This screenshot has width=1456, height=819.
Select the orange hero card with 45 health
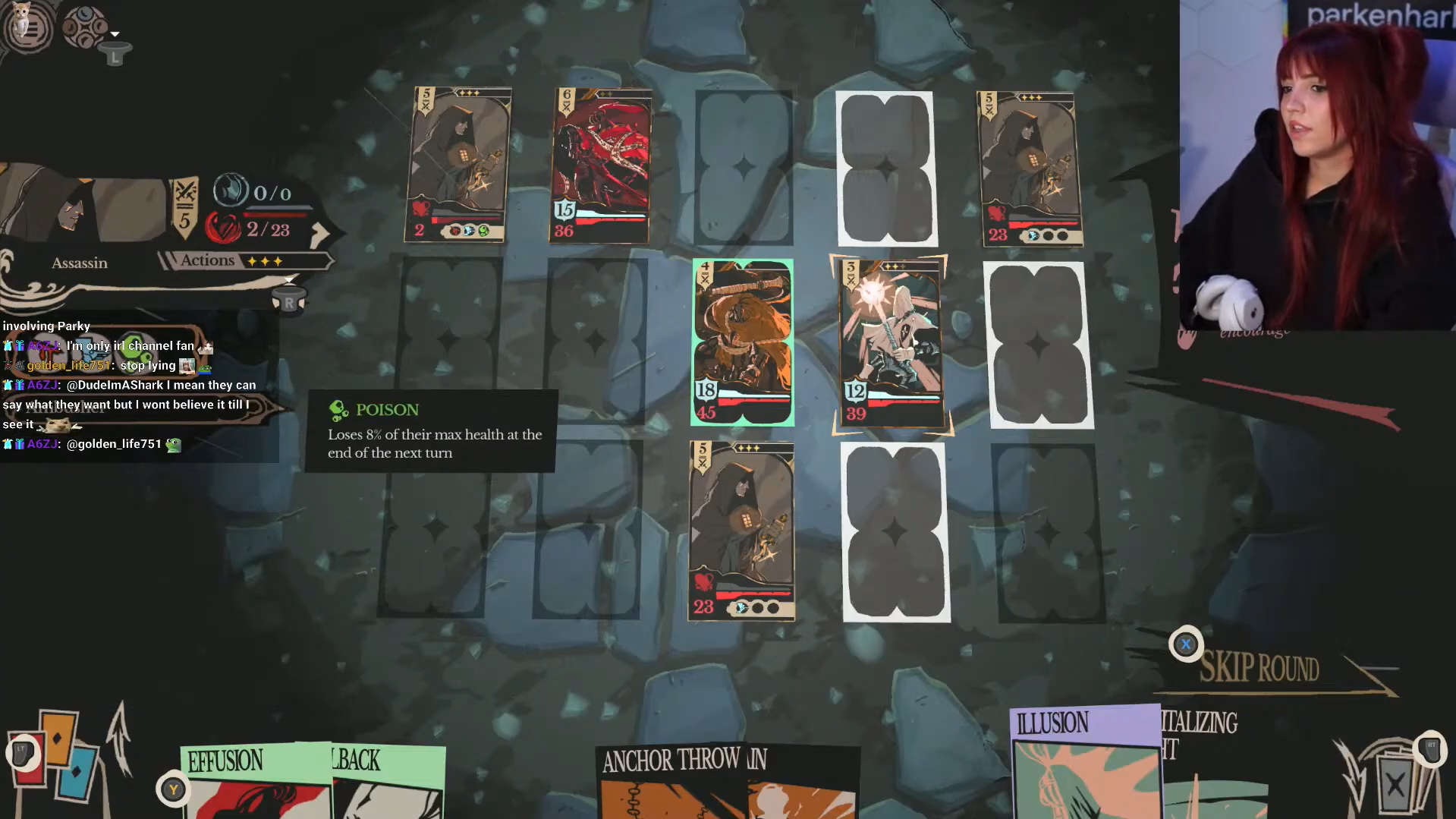tap(742, 342)
